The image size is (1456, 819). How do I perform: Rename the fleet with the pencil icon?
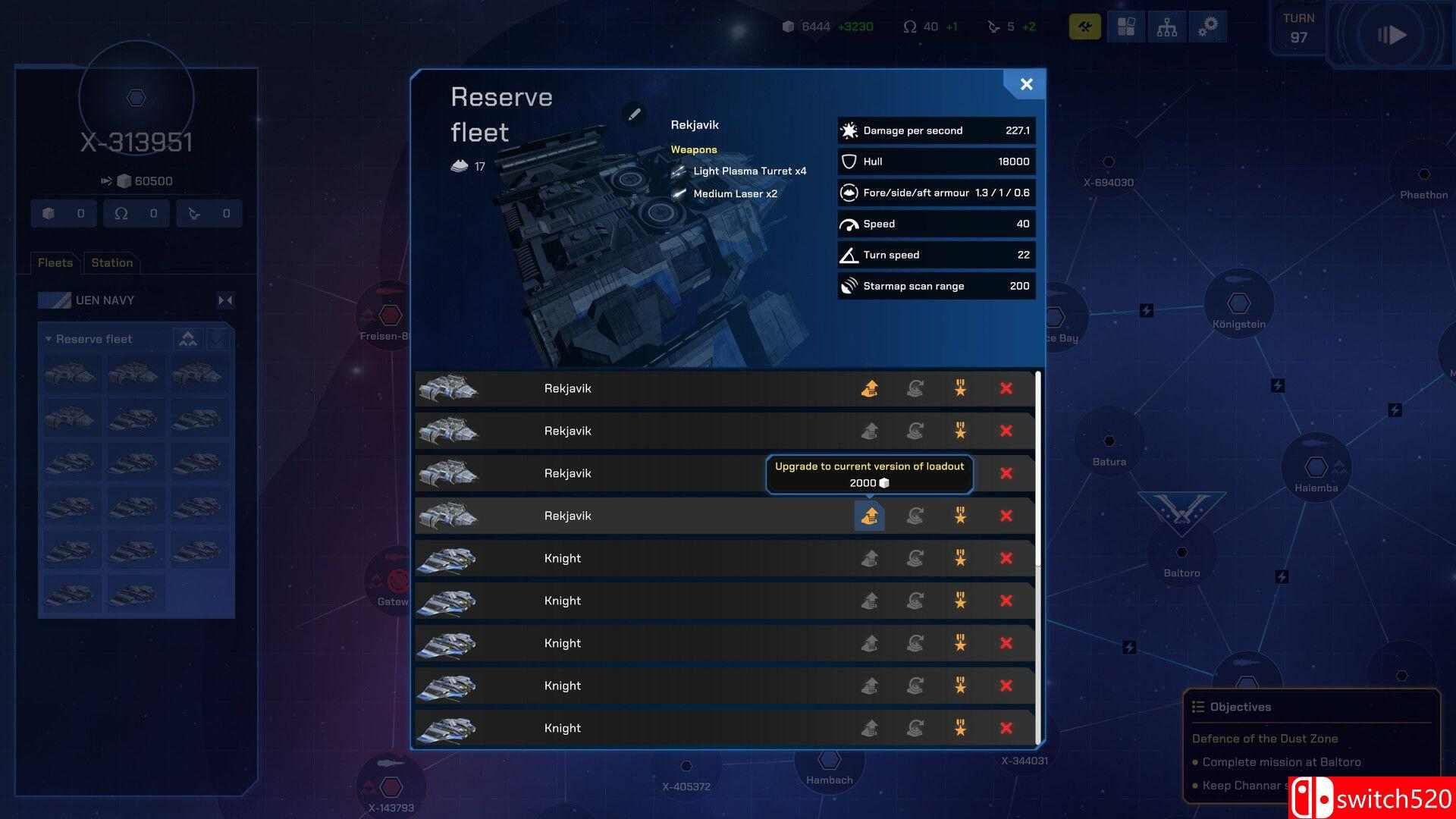(634, 114)
